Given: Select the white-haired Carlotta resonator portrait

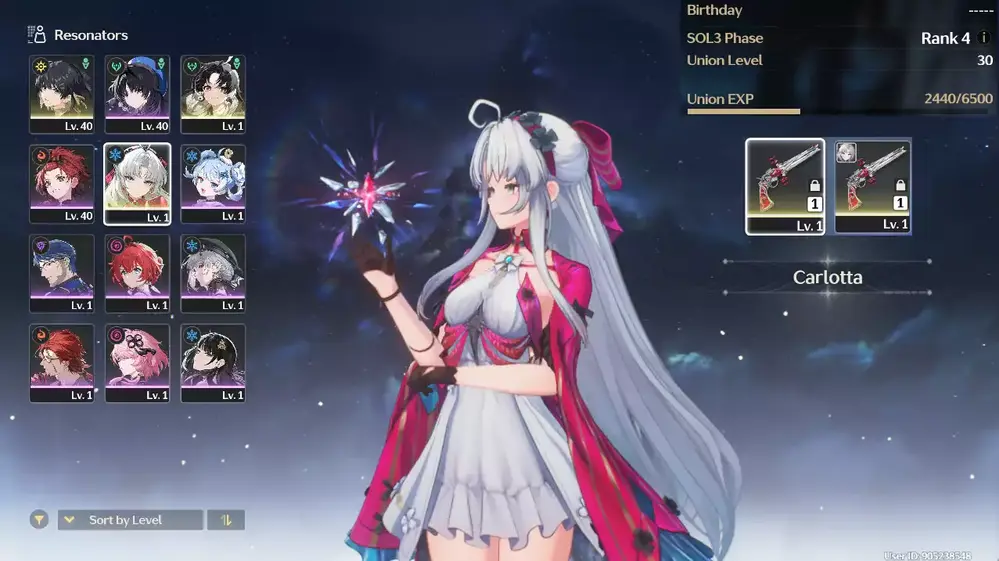Looking at the screenshot, I should [x=137, y=184].
